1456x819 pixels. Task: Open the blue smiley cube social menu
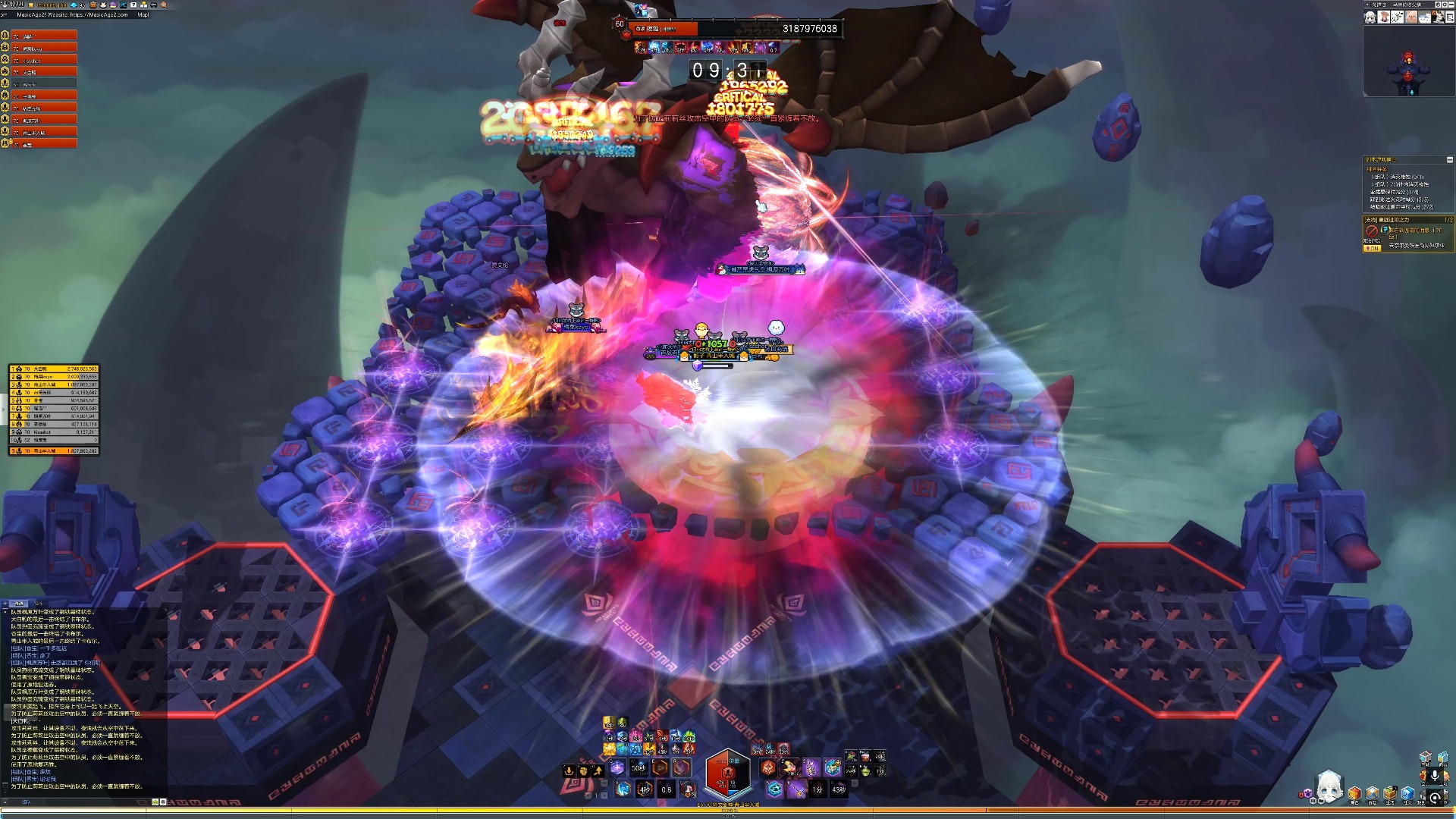coord(1407,794)
